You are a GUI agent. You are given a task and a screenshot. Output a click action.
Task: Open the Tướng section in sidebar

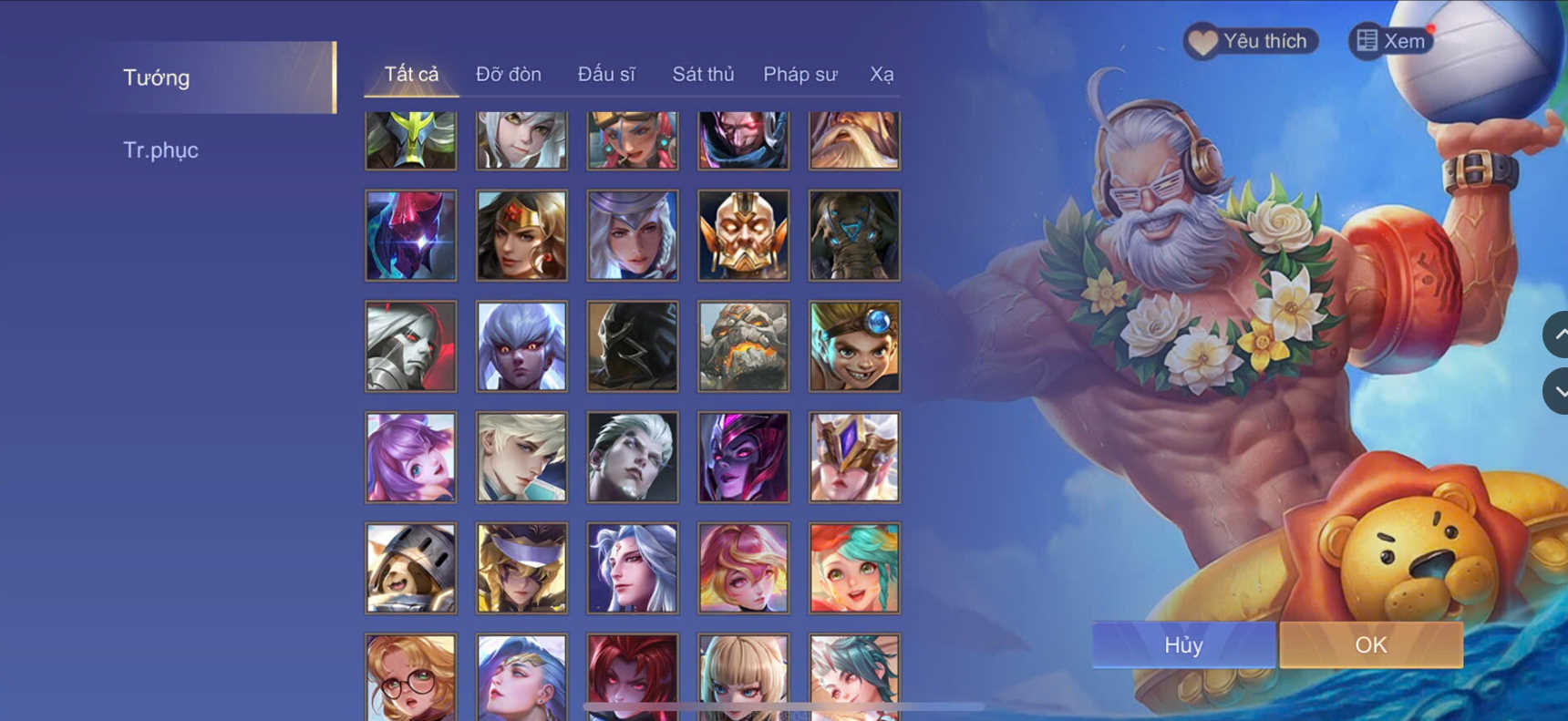point(155,77)
